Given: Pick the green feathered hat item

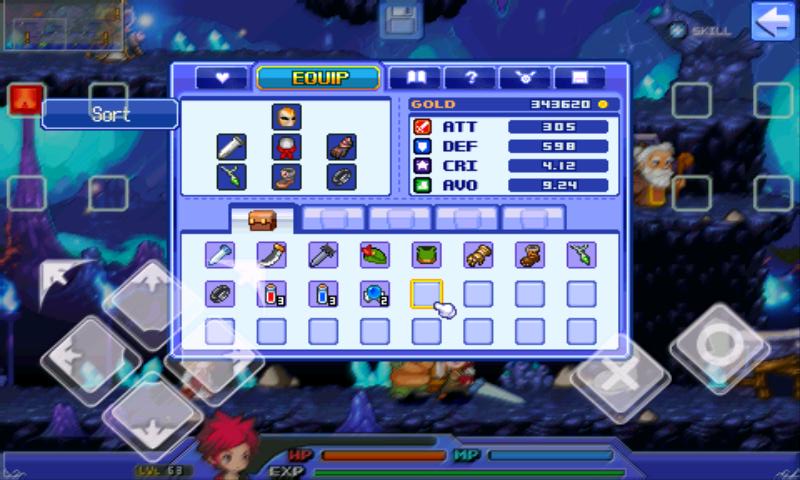Looking at the screenshot, I should [x=375, y=255].
